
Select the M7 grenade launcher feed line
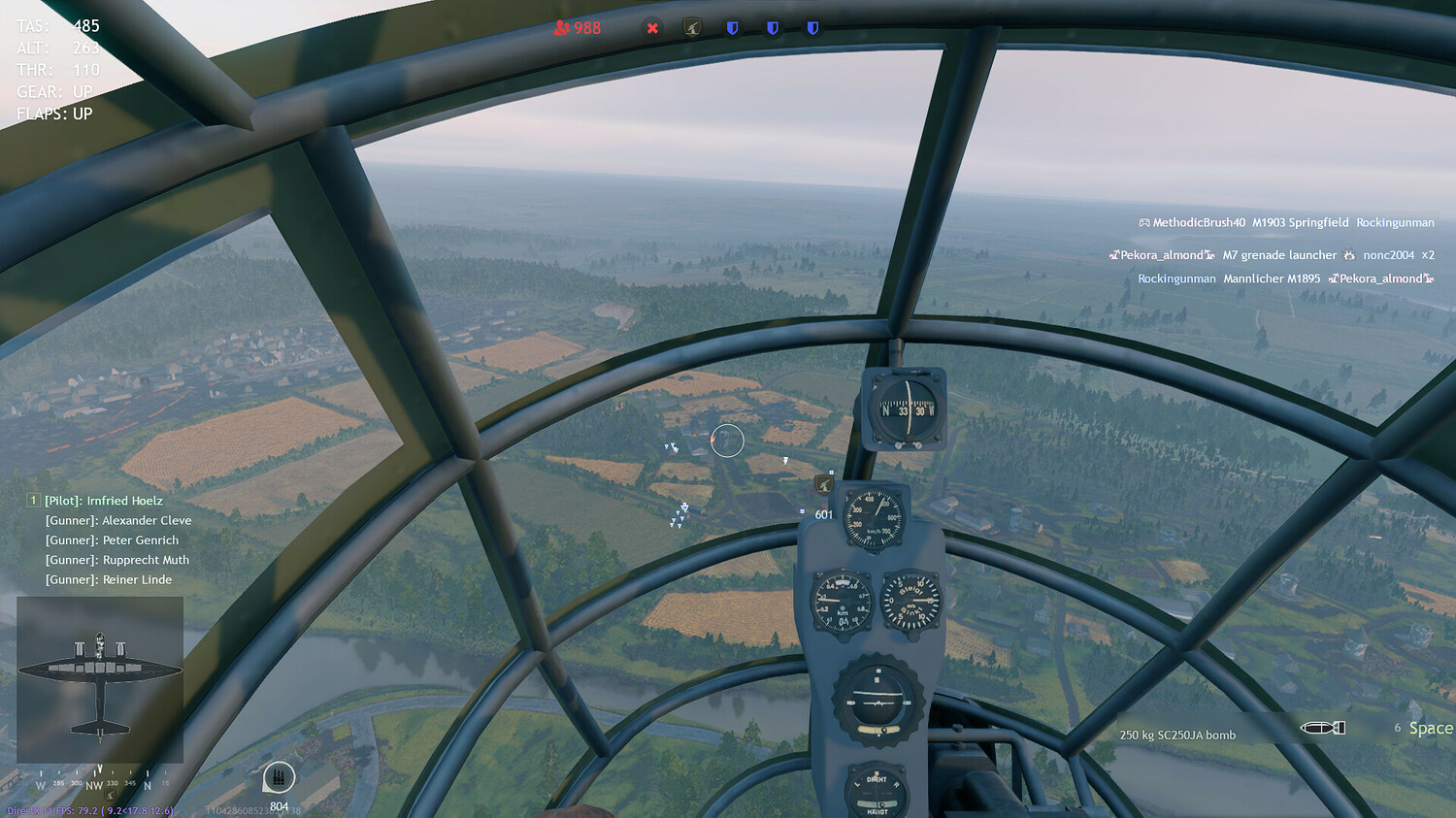point(1279,254)
